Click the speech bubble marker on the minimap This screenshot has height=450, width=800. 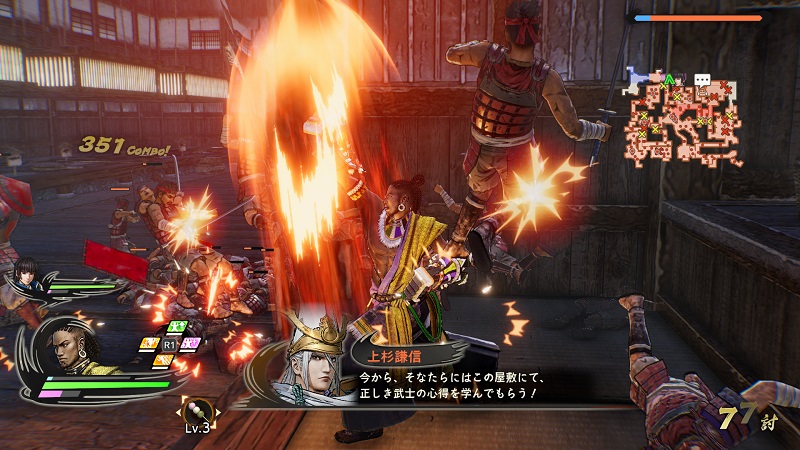702,79
